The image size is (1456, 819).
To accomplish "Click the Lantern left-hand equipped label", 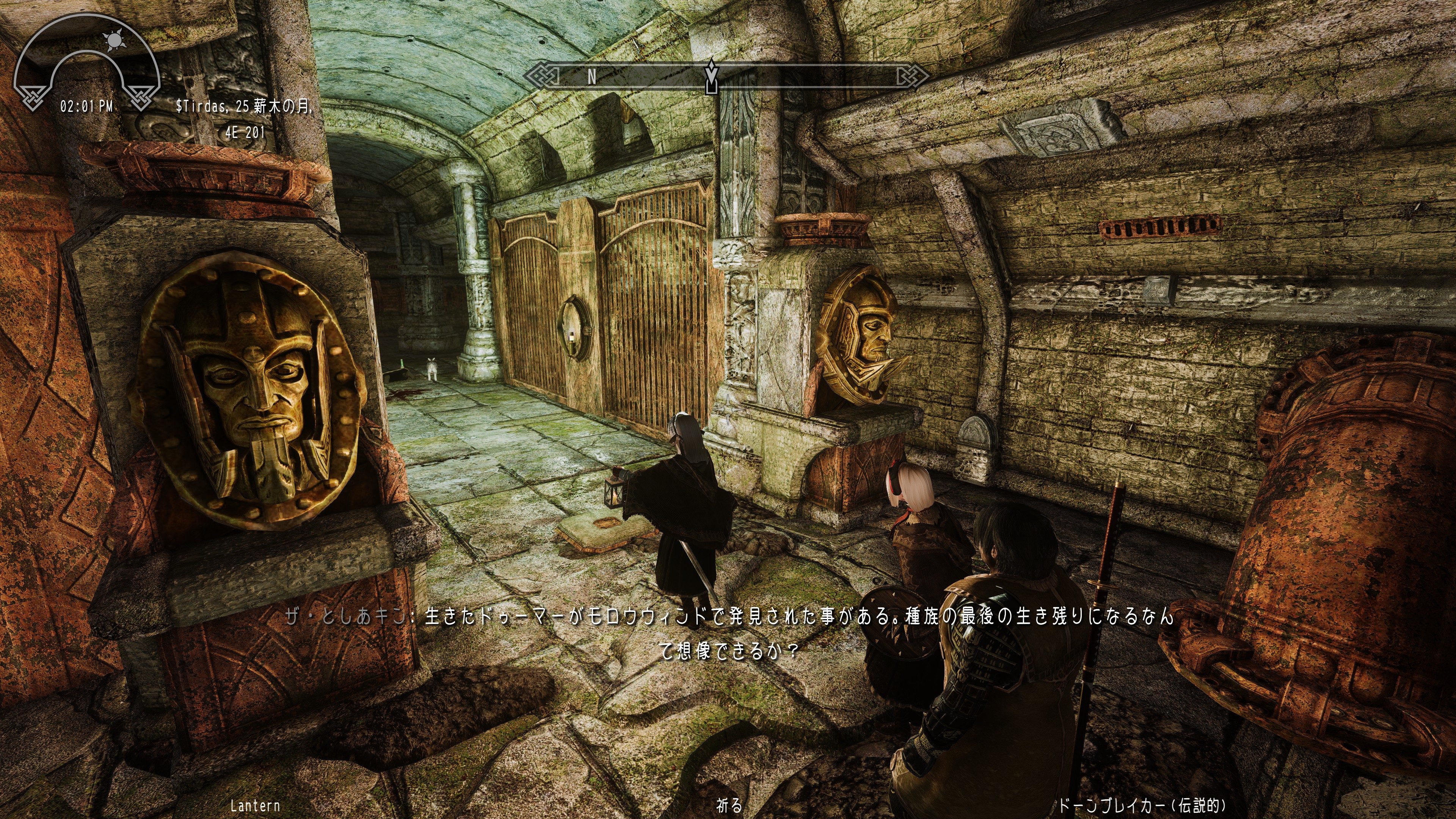I will 255,805.
